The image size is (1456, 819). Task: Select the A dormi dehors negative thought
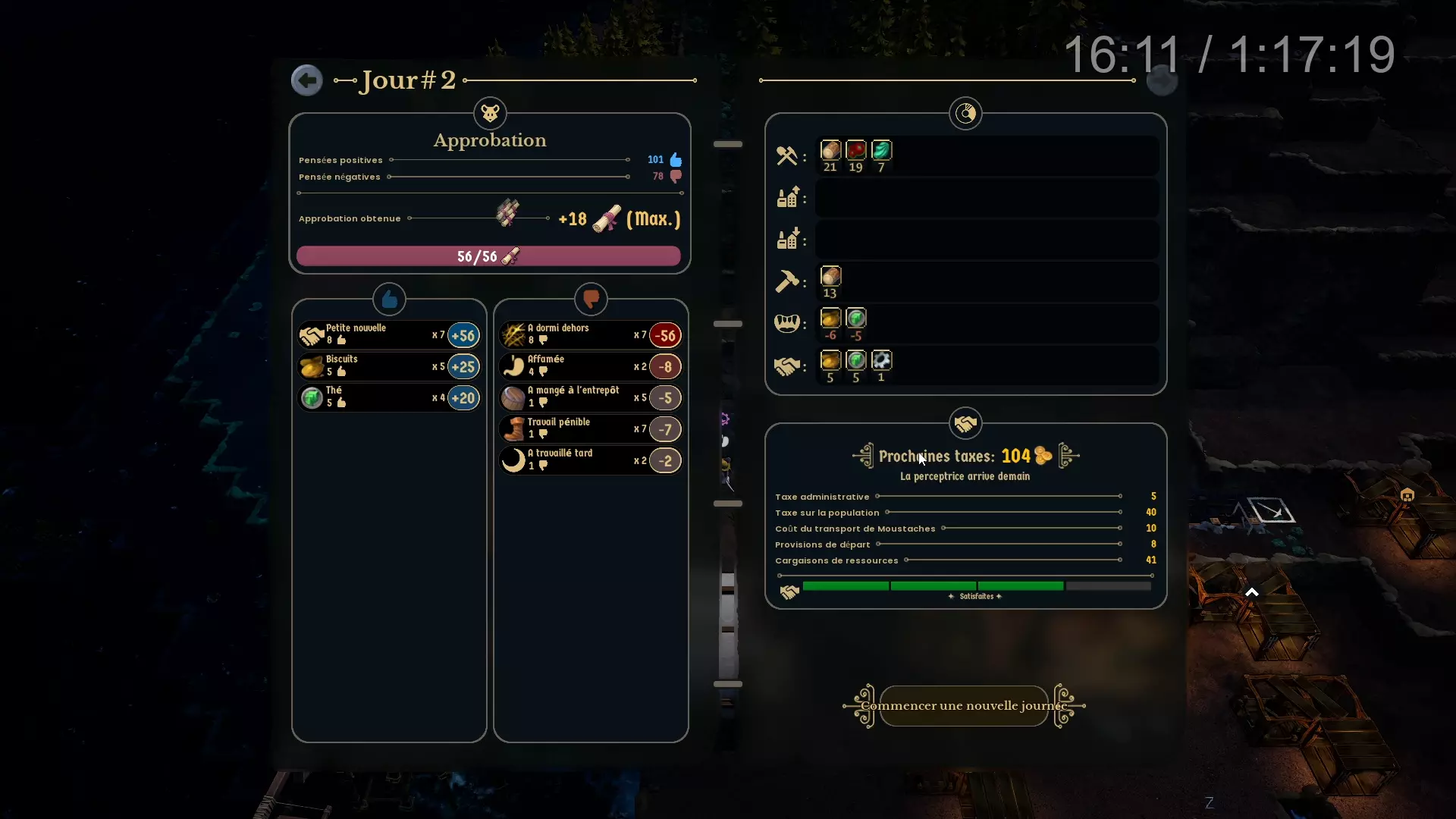pyautogui.click(x=590, y=334)
